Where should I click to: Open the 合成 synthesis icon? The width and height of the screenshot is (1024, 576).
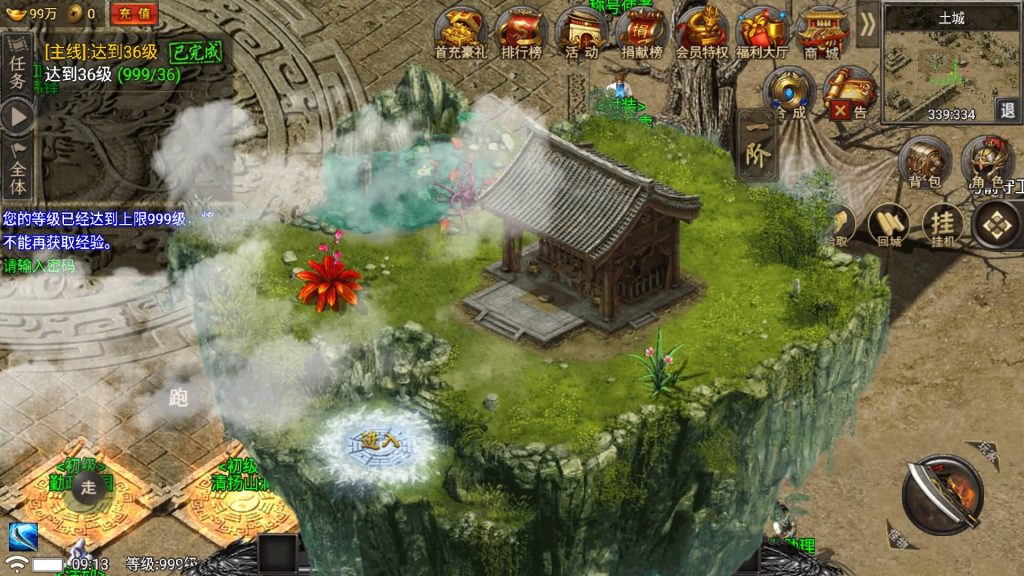[789, 94]
